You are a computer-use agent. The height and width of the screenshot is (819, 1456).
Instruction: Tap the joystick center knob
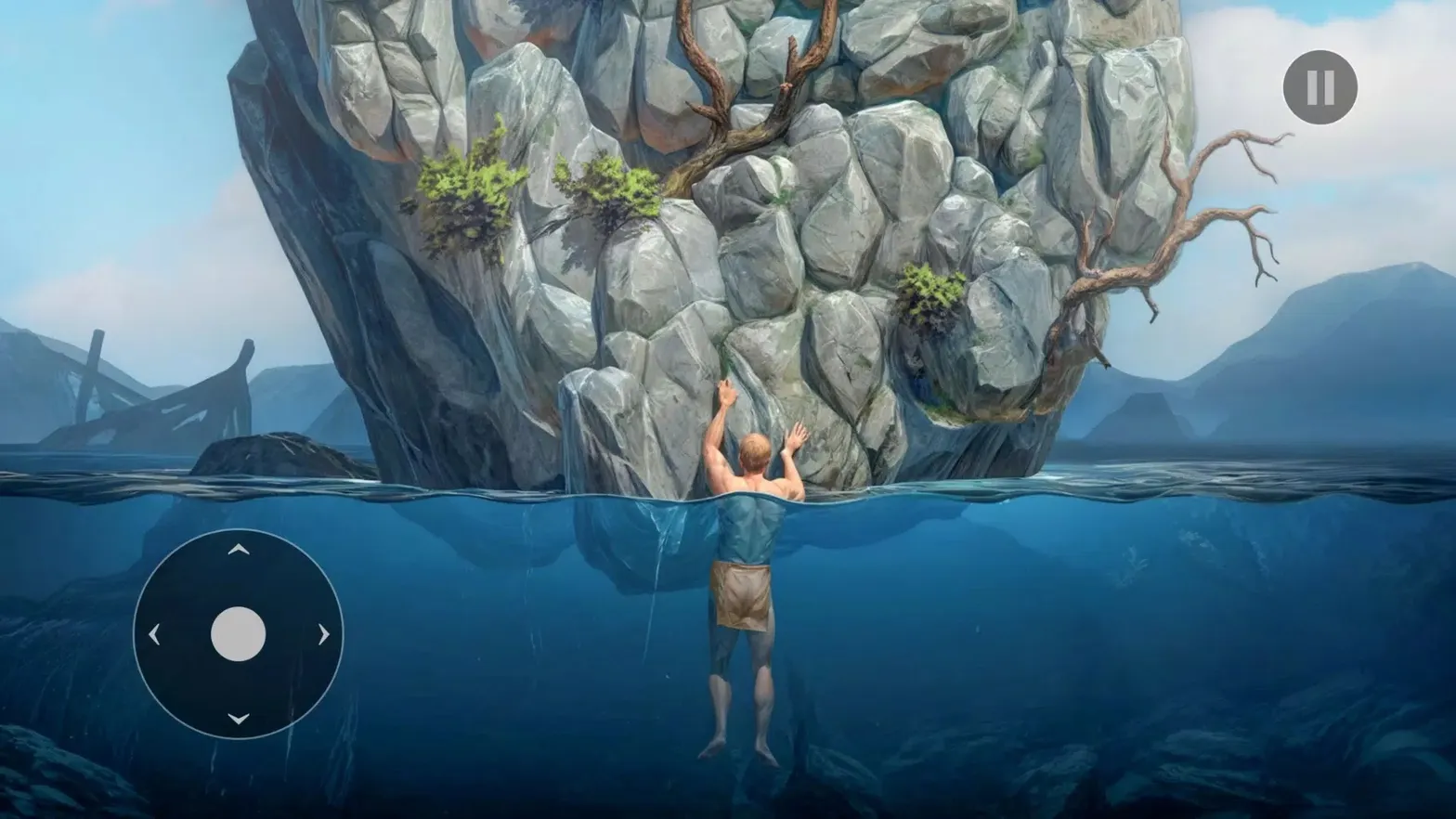(x=237, y=631)
